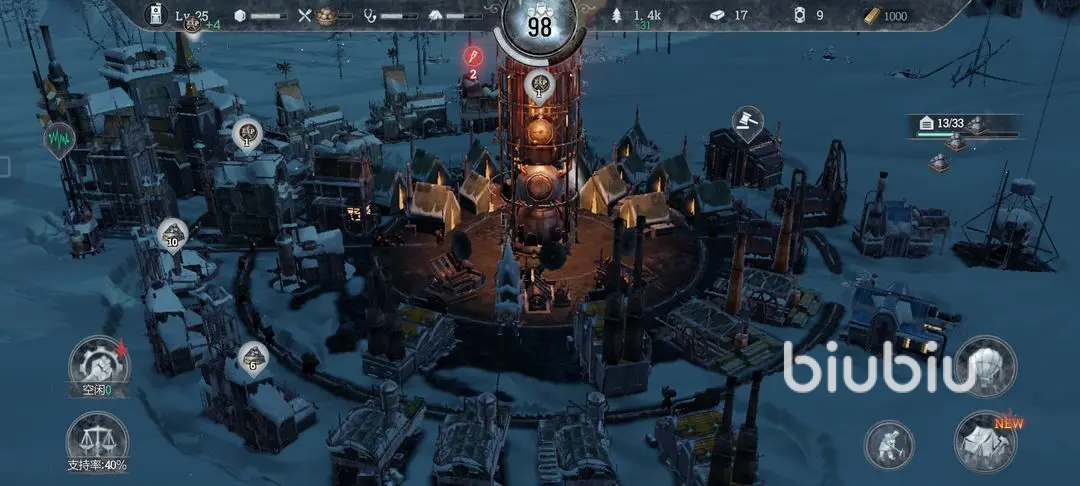Image resolution: width=1080 pixels, height=486 pixels.
Task: Tap the worker with pickaxe button
Action: 889,445
